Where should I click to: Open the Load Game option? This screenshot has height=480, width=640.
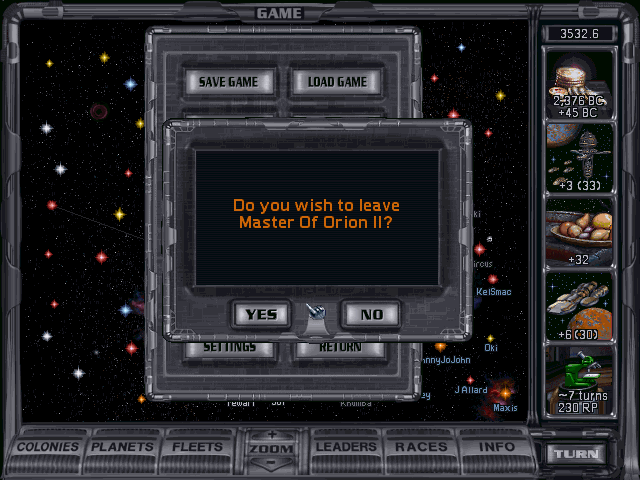(x=337, y=82)
